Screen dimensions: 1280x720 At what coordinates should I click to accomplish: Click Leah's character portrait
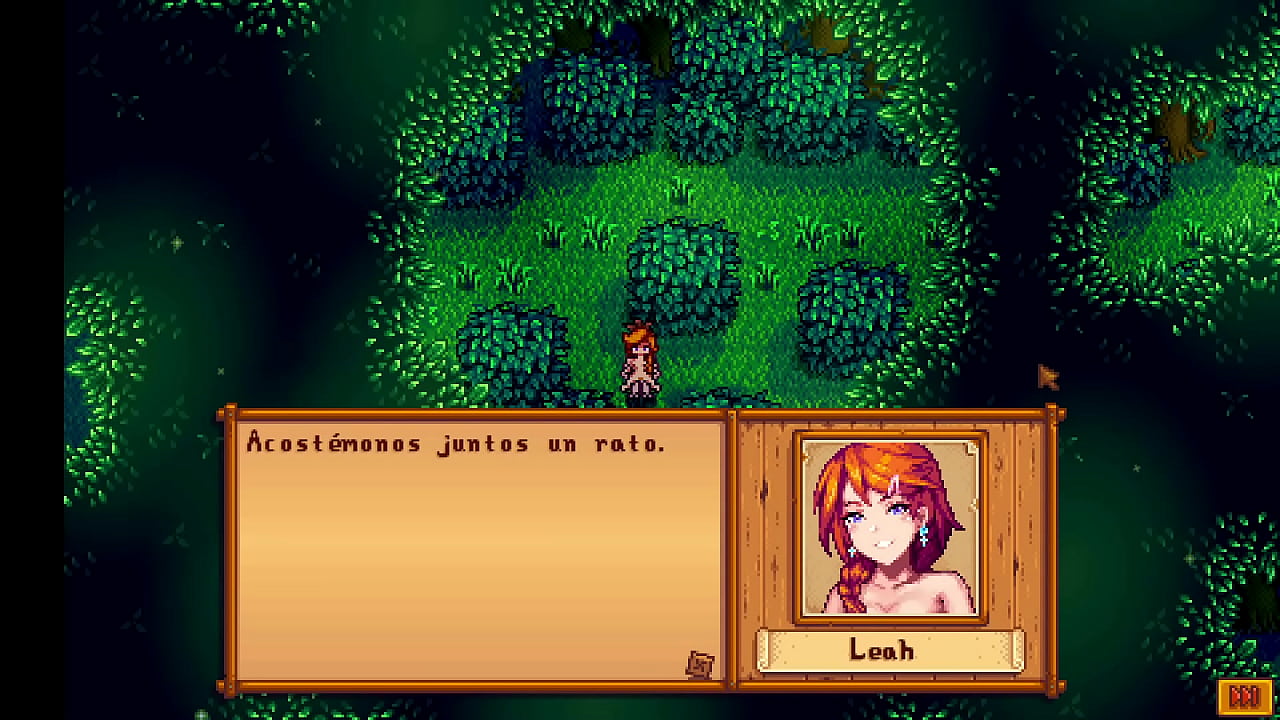pyautogui.click(x=888, y=525)
